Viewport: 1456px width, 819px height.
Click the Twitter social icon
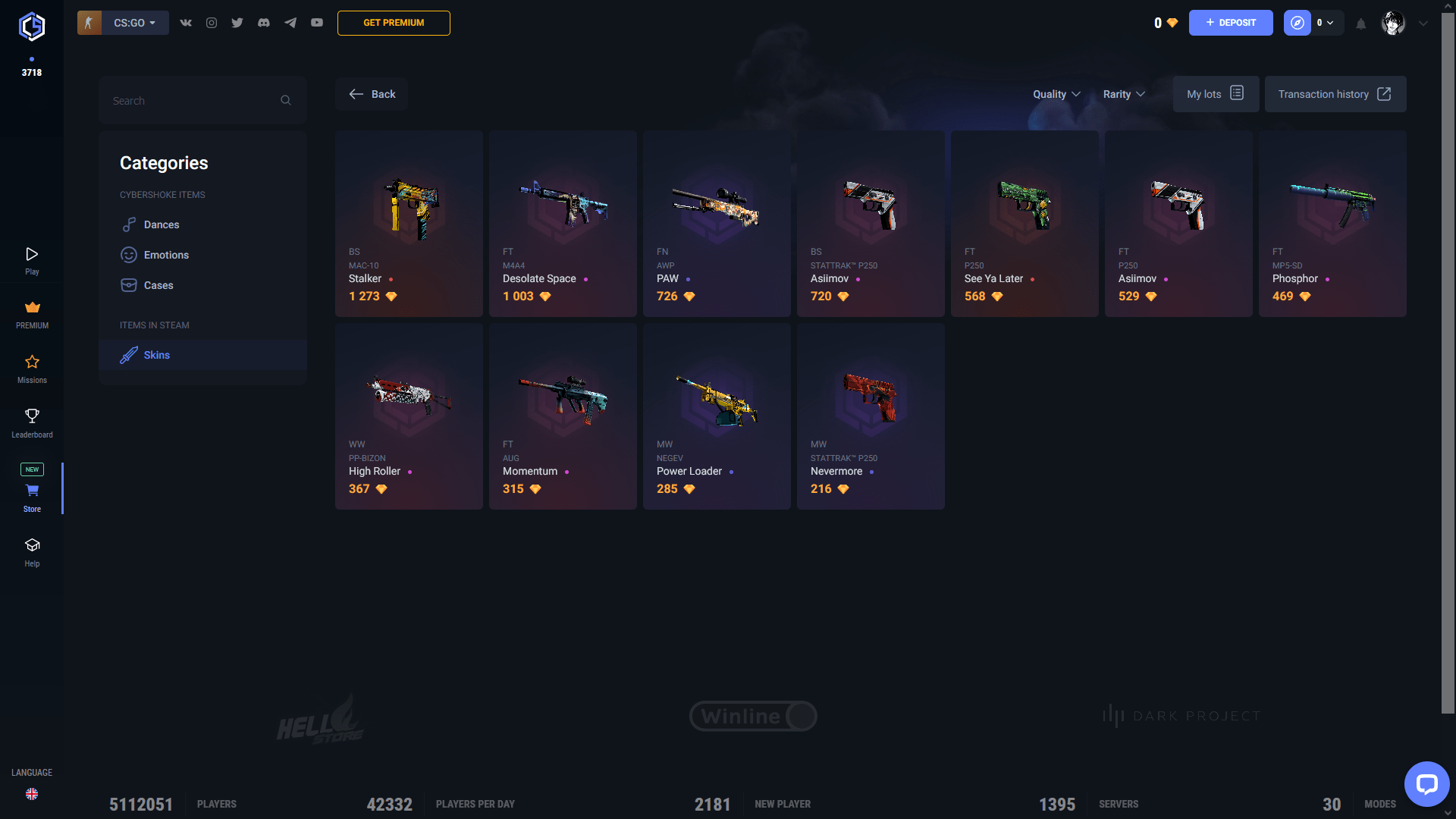click(237, 23)
